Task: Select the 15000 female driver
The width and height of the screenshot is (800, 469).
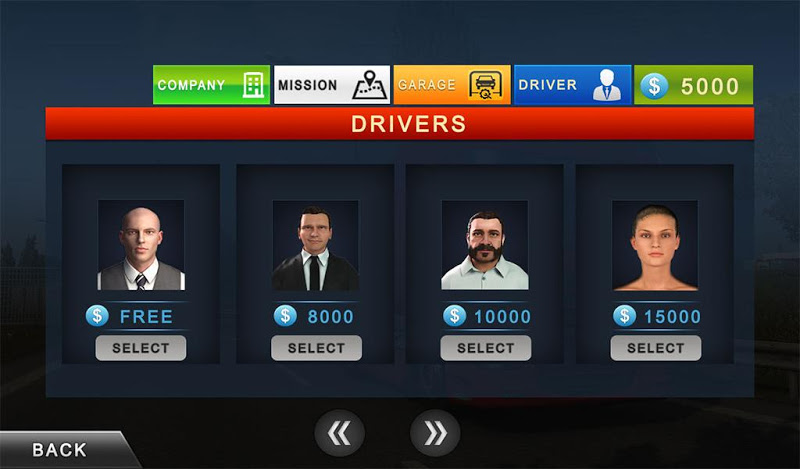Action: pos(655,348)
